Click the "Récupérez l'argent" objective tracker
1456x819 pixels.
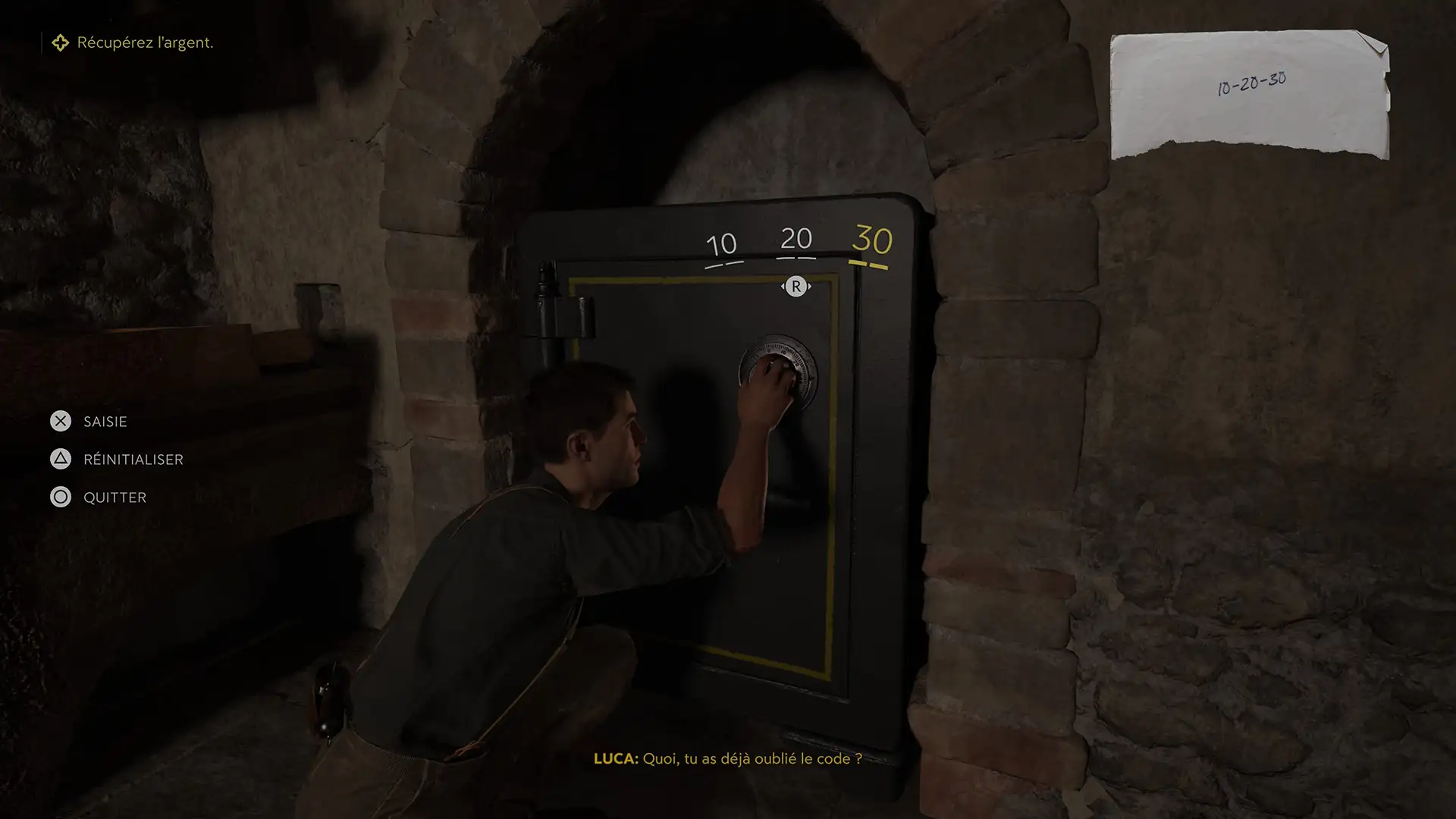tap(133, 43)
